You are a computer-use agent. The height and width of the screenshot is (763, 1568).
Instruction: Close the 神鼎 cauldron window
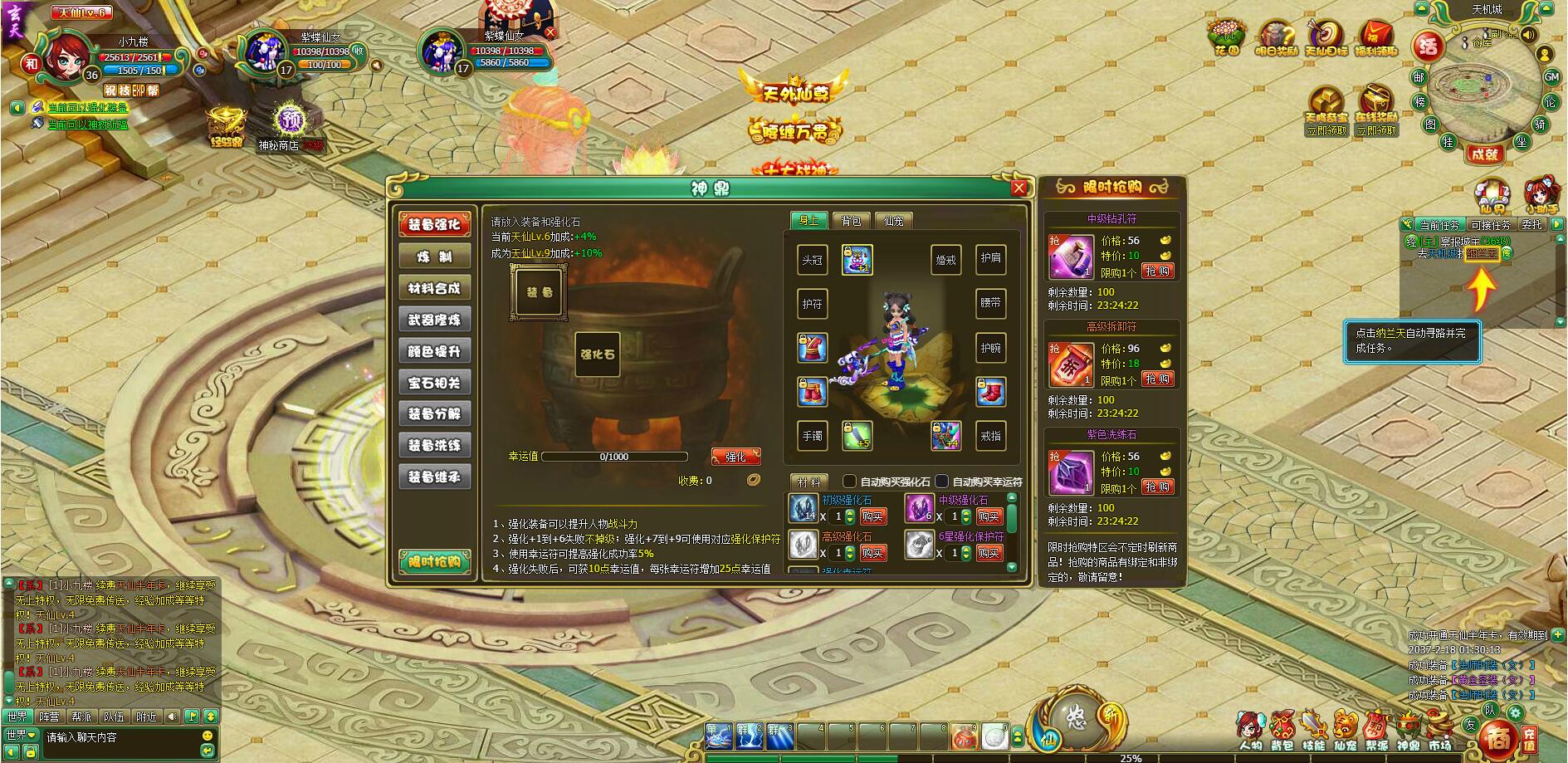[x=1019, y=188]
